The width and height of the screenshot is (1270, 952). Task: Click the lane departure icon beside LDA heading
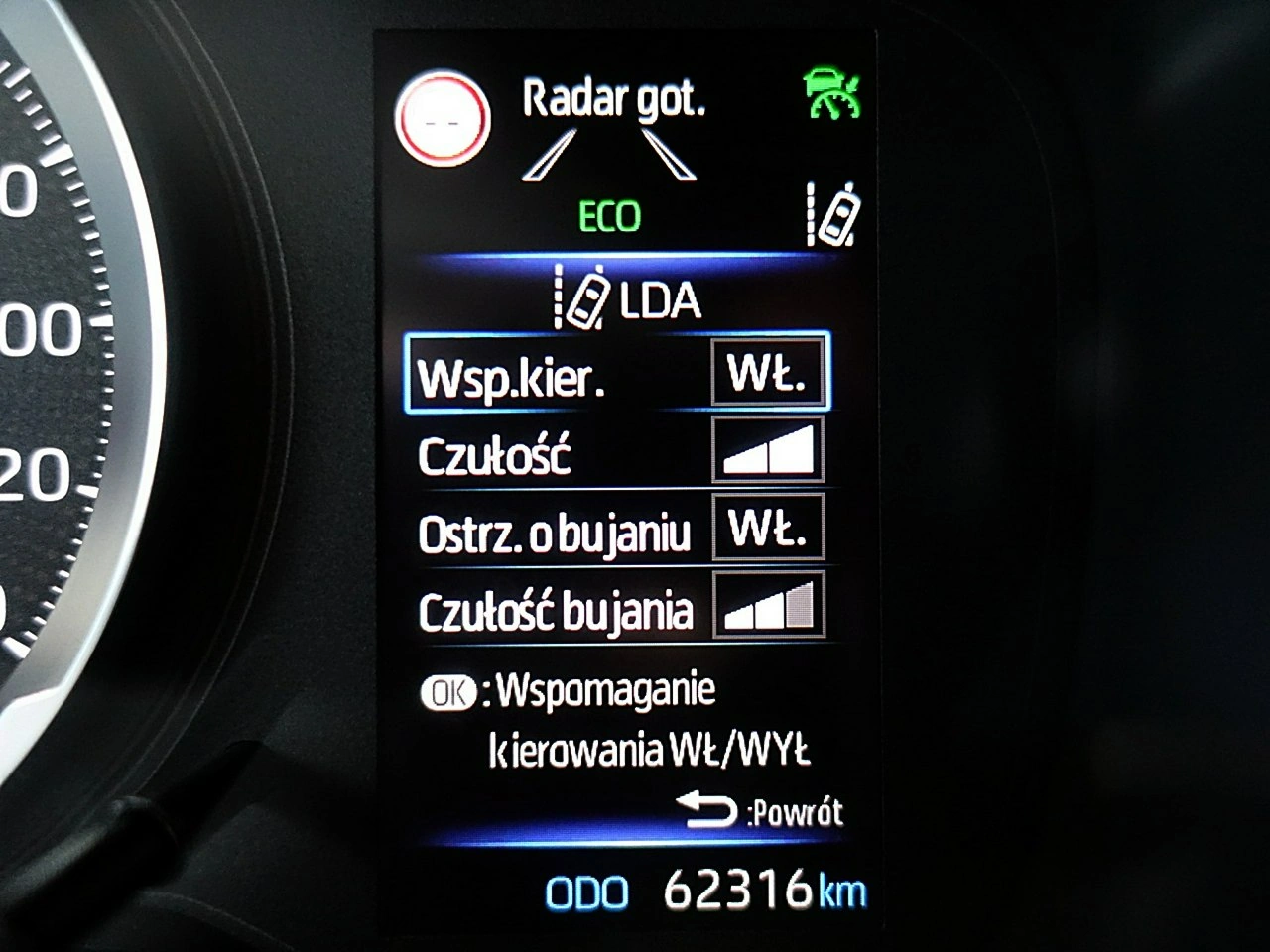tap(580, 297)
